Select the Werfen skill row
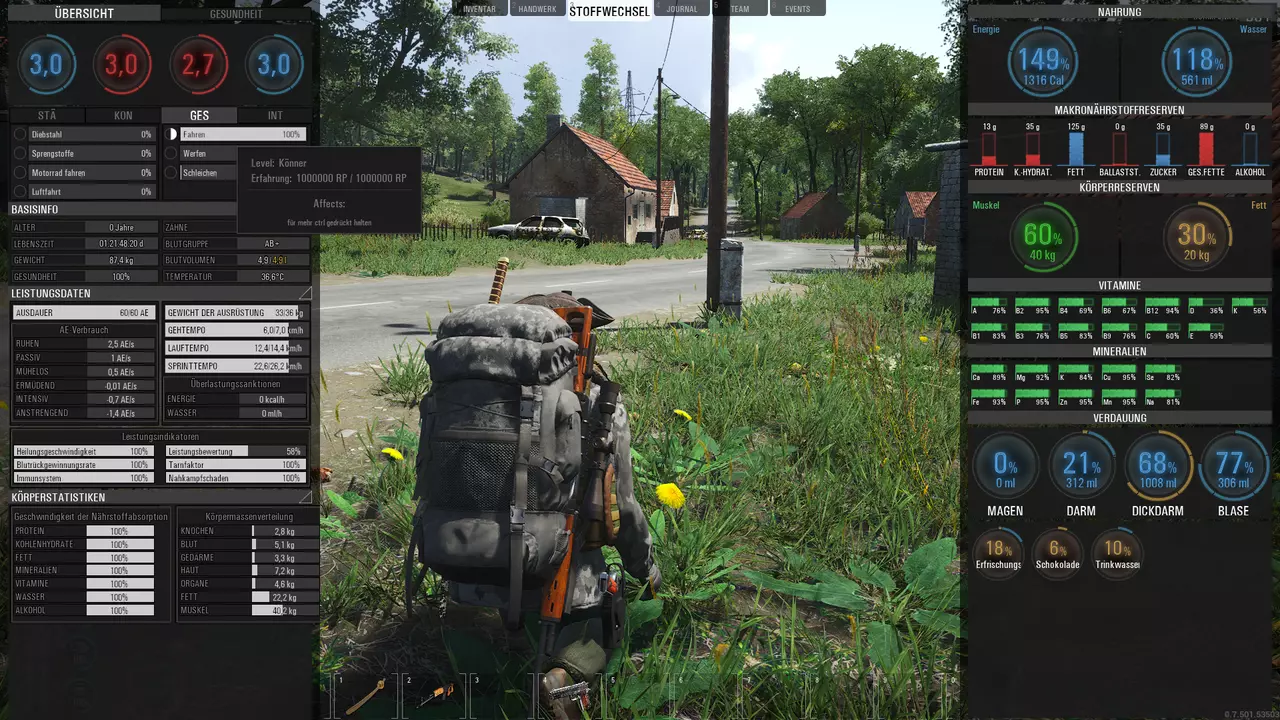Viewport: 1280px width, 720px height. click(205, 153)
